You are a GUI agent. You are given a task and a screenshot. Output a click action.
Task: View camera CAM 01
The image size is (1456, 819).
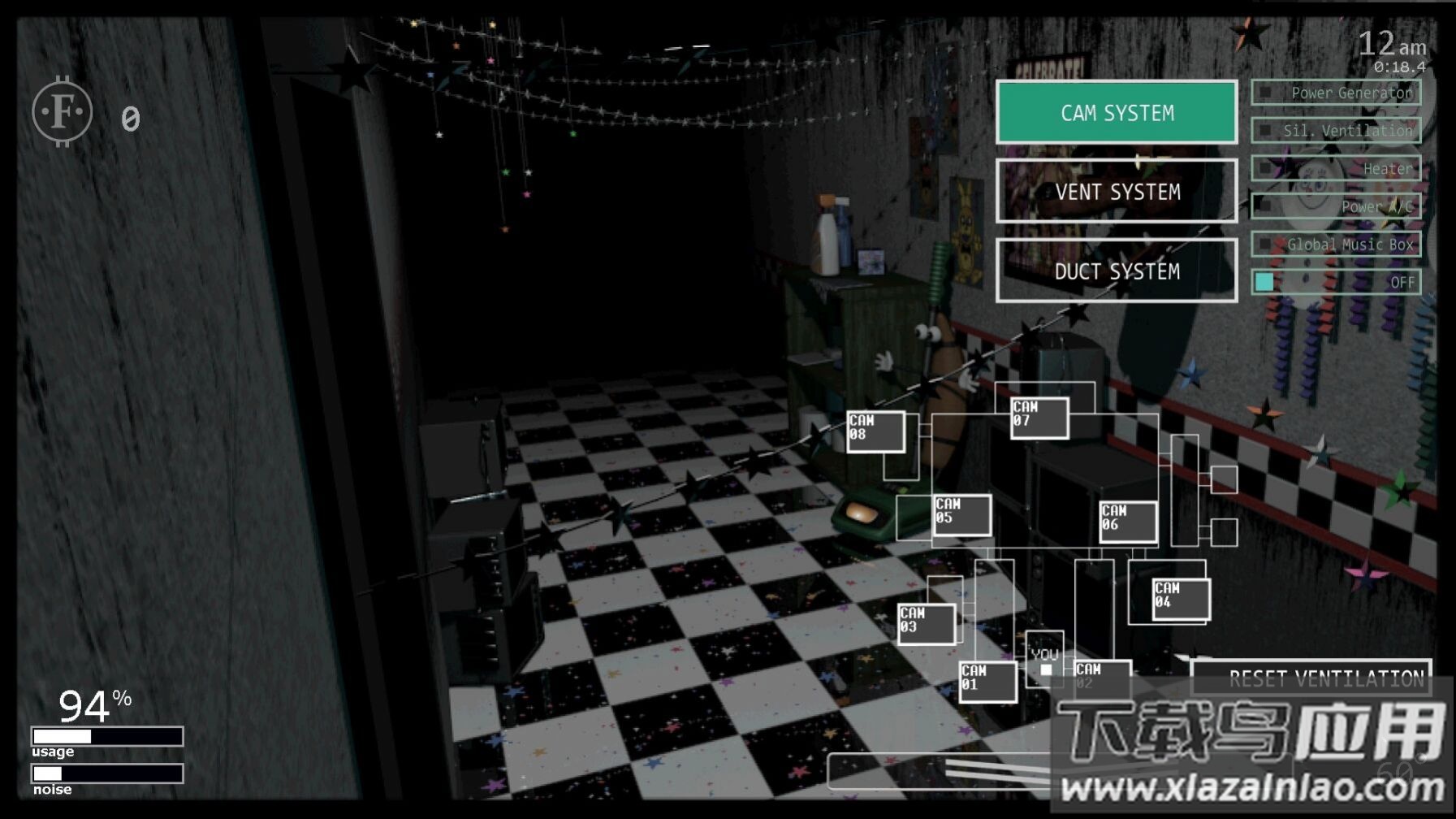click(x=987, y=681)
